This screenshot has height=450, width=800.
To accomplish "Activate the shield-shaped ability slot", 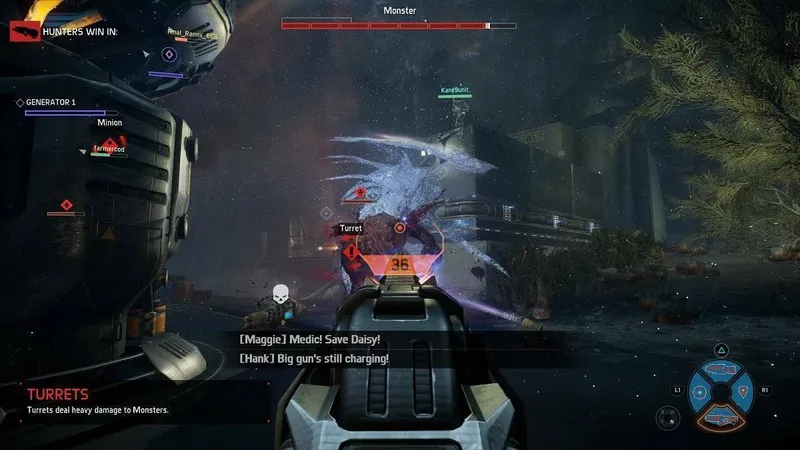I will 741,389.
